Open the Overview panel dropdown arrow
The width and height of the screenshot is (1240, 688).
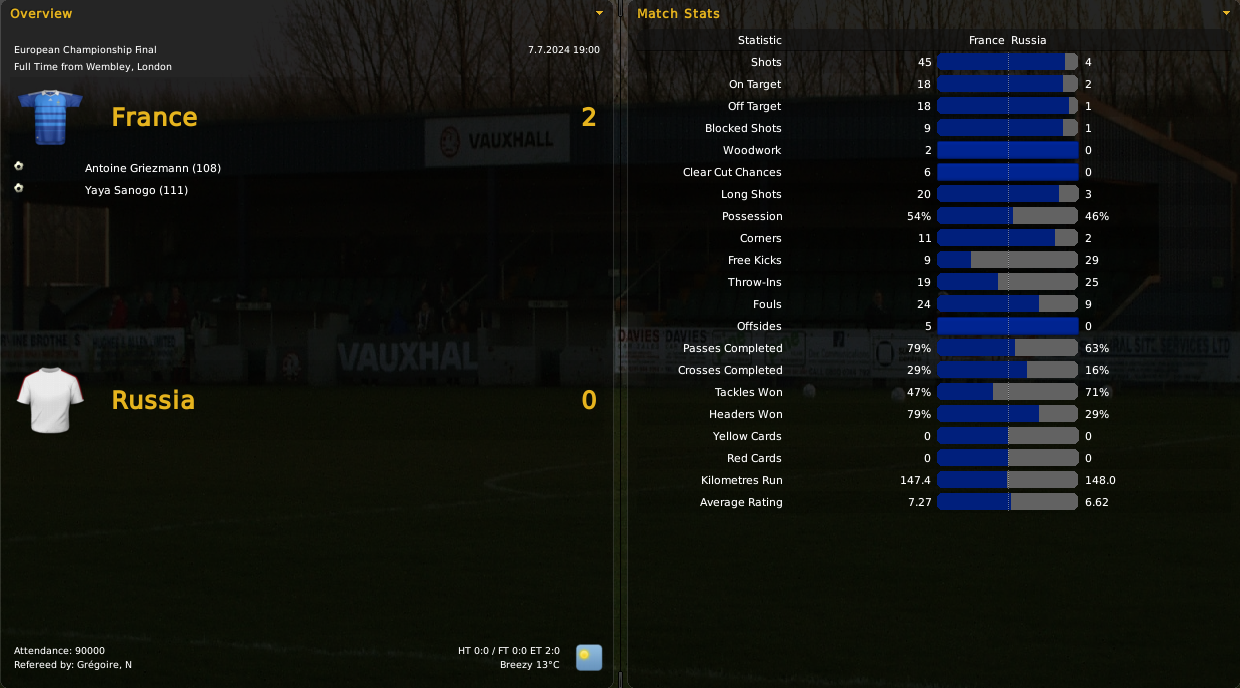click(599, 13)
